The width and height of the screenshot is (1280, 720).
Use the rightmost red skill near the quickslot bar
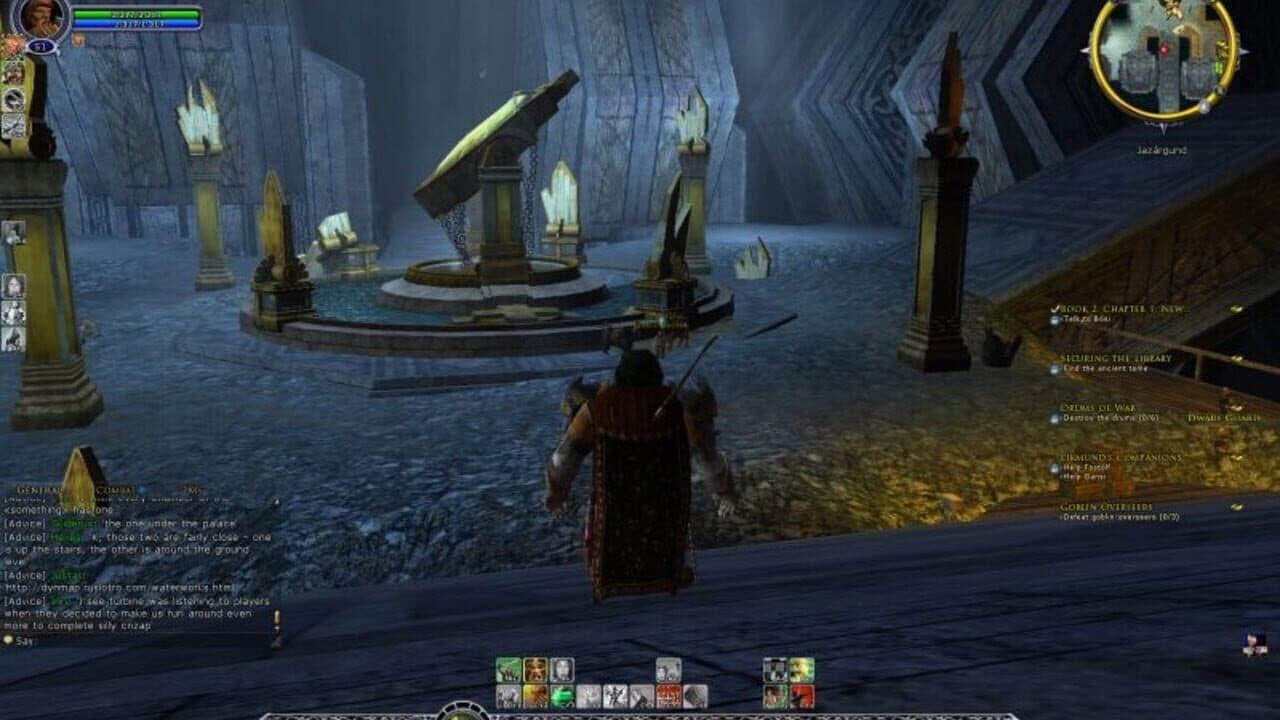[801, 695]
